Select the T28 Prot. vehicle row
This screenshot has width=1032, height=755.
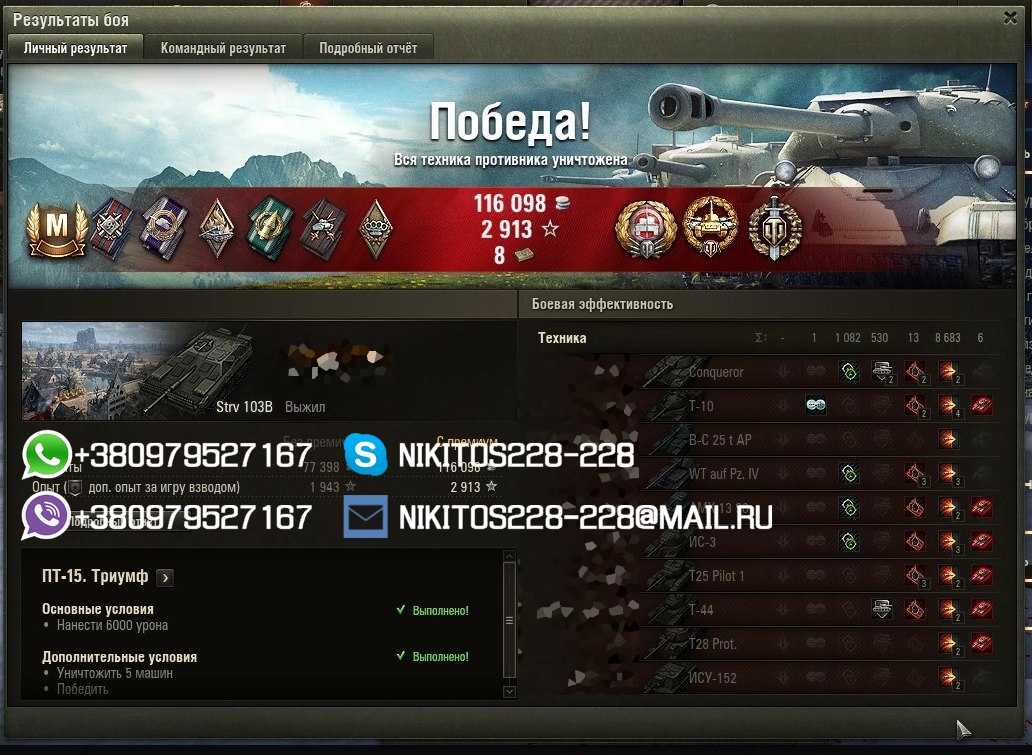coord(713,644)
